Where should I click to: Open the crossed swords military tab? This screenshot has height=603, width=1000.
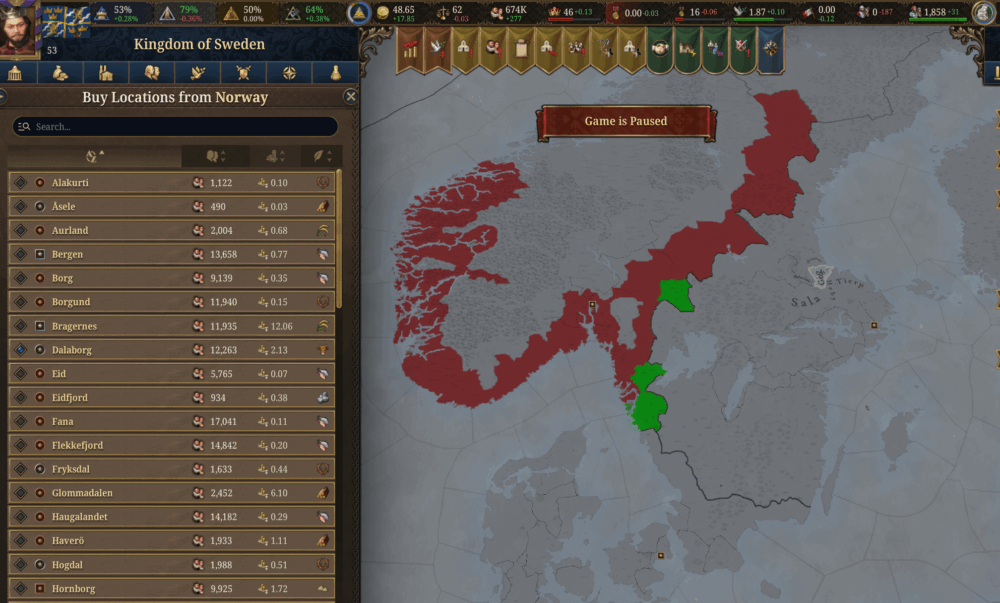(x=243, y=73)
